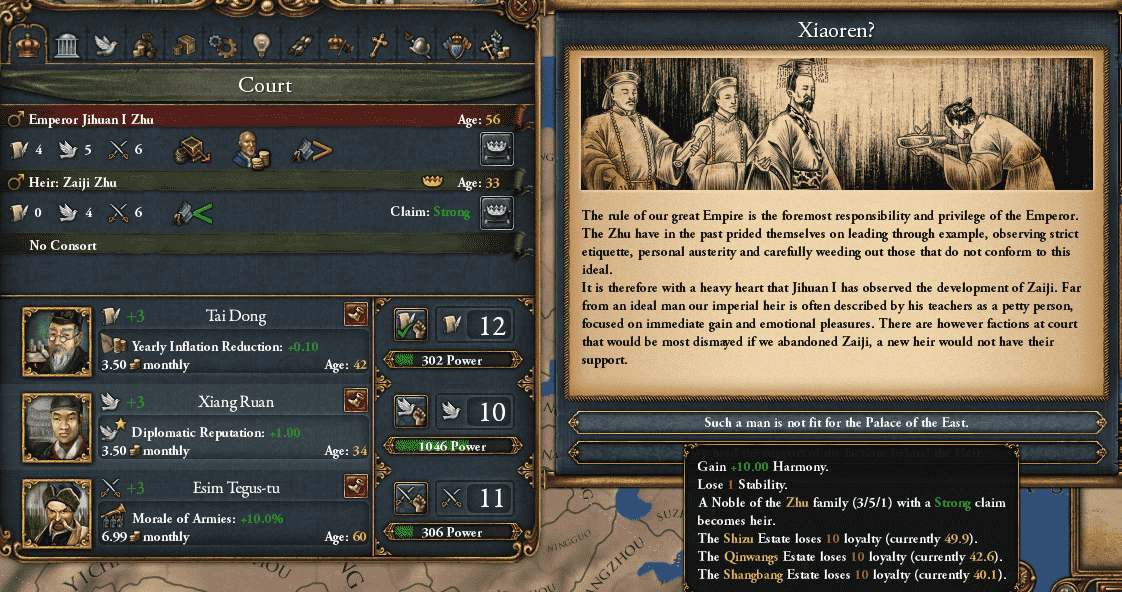Switch to the Religion tab with cross icon
The height and width of the screenshot is (592, 1122).
point(377,45)
